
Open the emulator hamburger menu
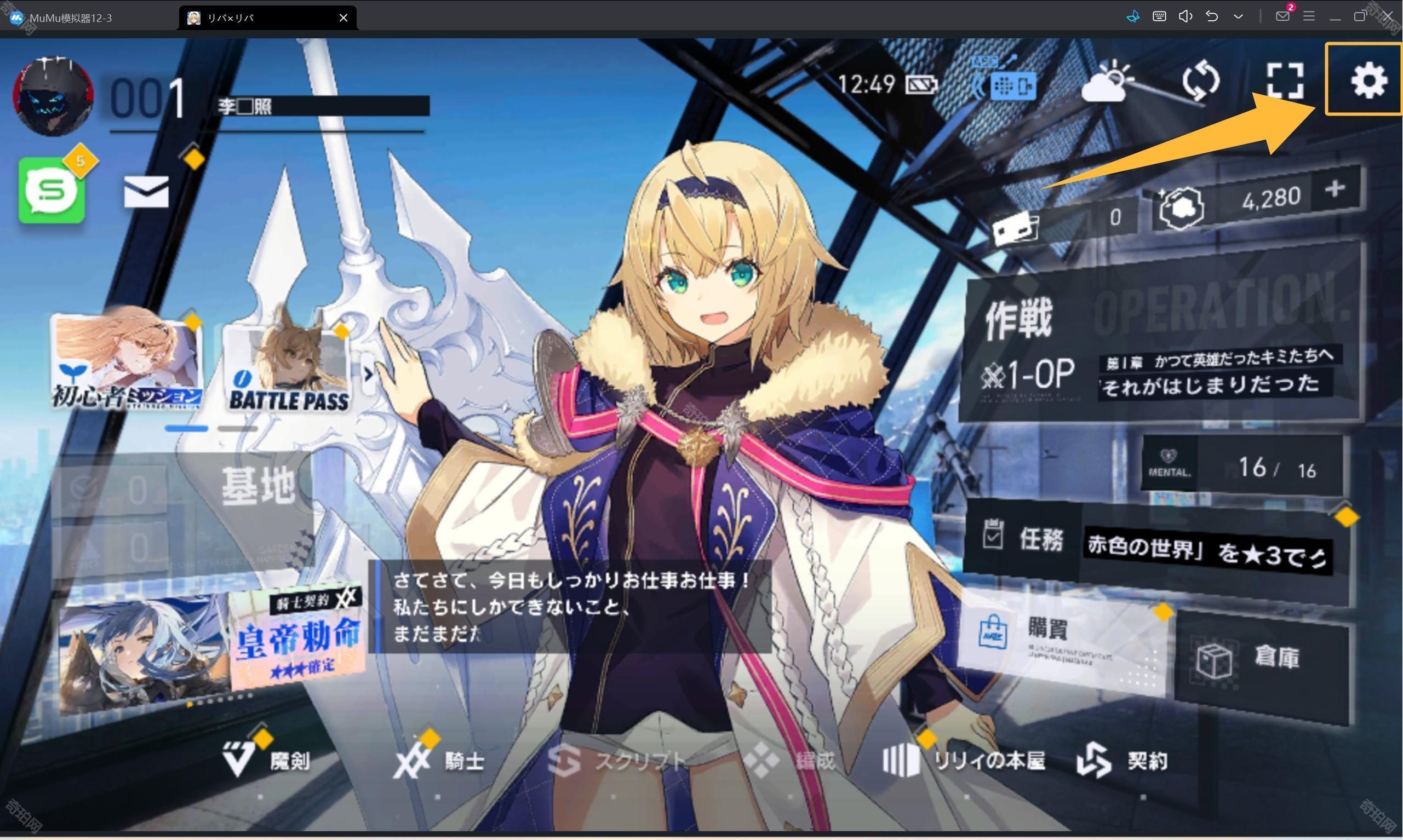1308,16
